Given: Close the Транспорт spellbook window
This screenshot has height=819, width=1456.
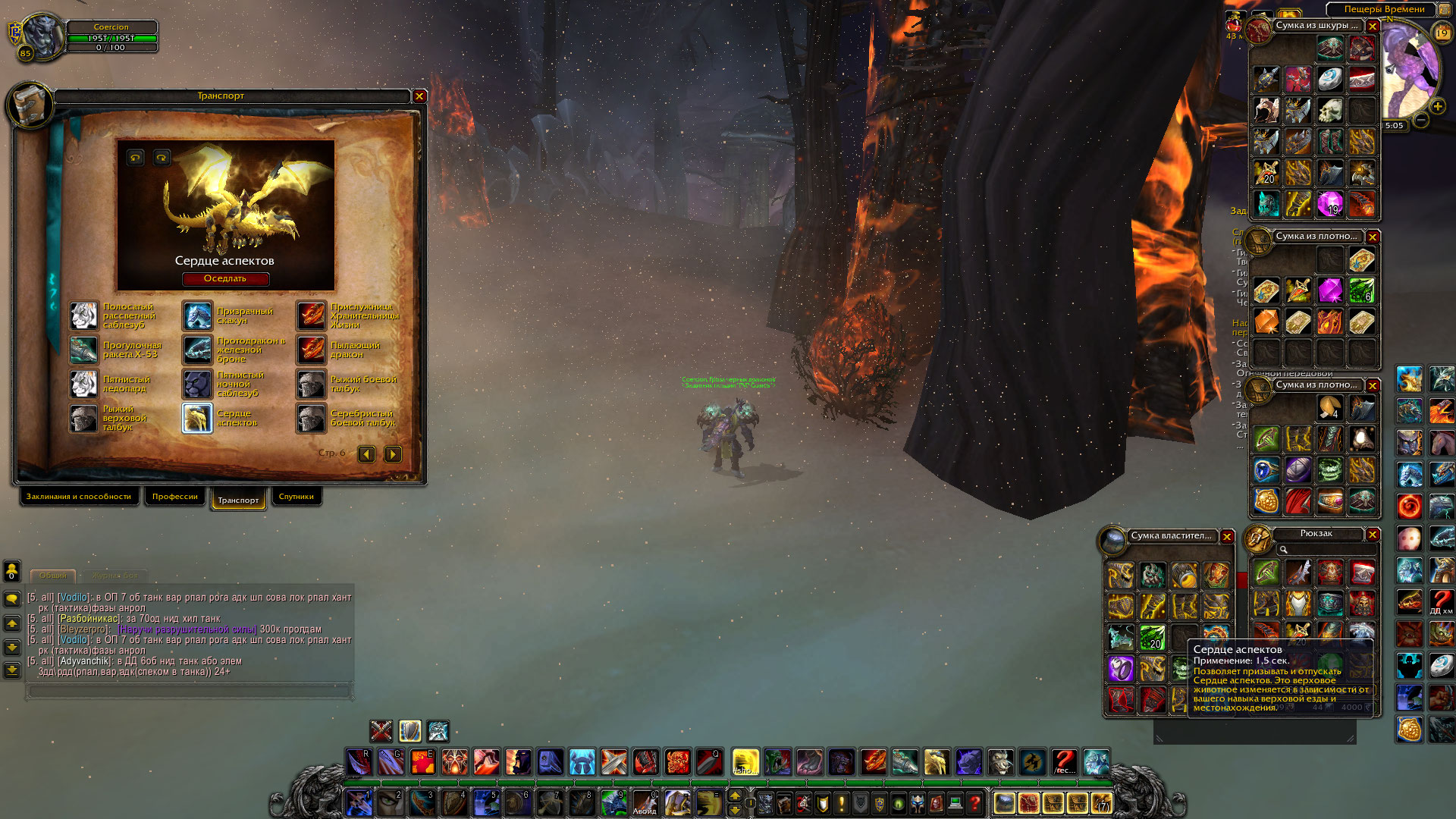Looking at the screenshot, I should click(x=419, y=96).
